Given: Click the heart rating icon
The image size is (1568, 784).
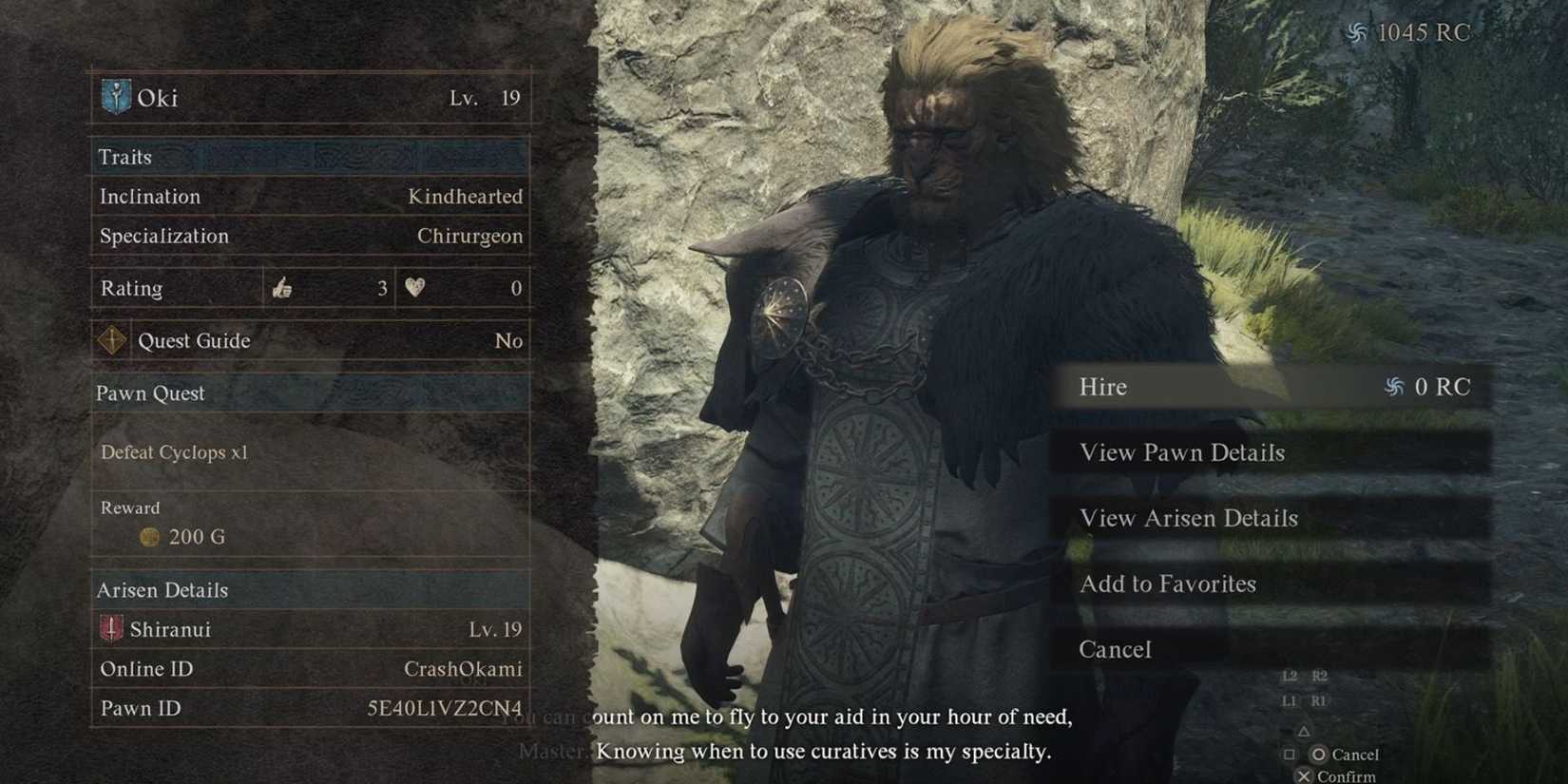Looking at the screenshot, I should (412, 288).
